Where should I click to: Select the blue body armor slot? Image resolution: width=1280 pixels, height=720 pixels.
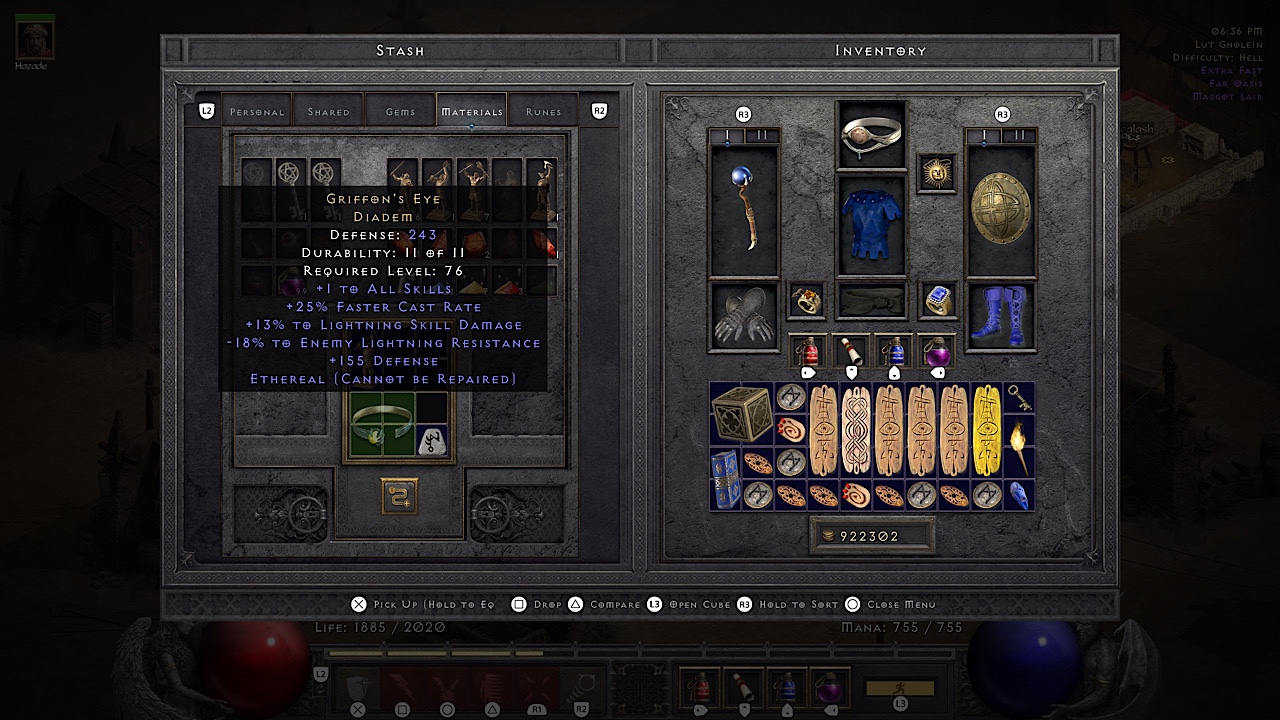point(871,226)
